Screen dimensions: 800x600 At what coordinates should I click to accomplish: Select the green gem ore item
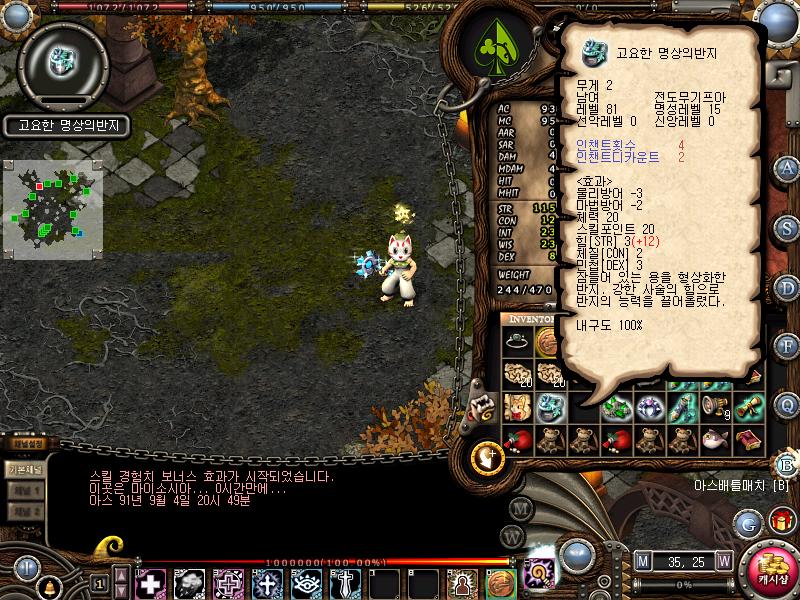[x=616, y=406]
